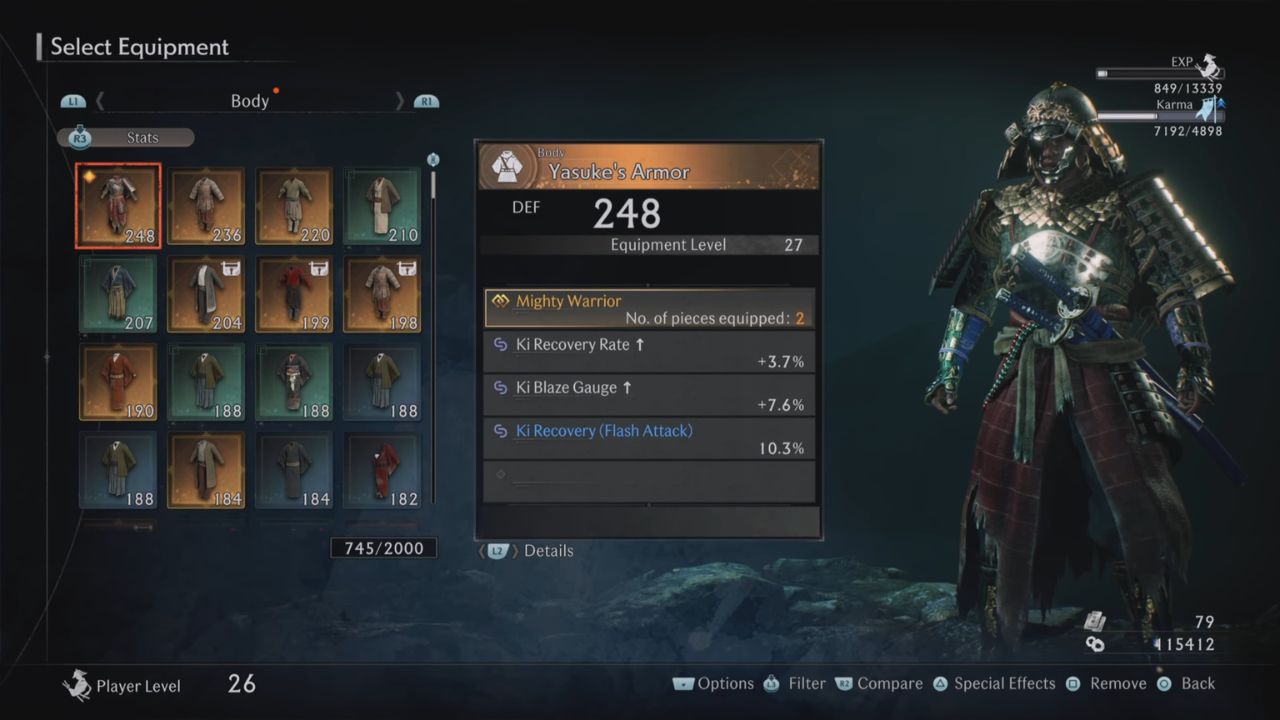Select the armor thumbnail with 236 defense
Screen dimensions: 1280x720
(206, 205)
